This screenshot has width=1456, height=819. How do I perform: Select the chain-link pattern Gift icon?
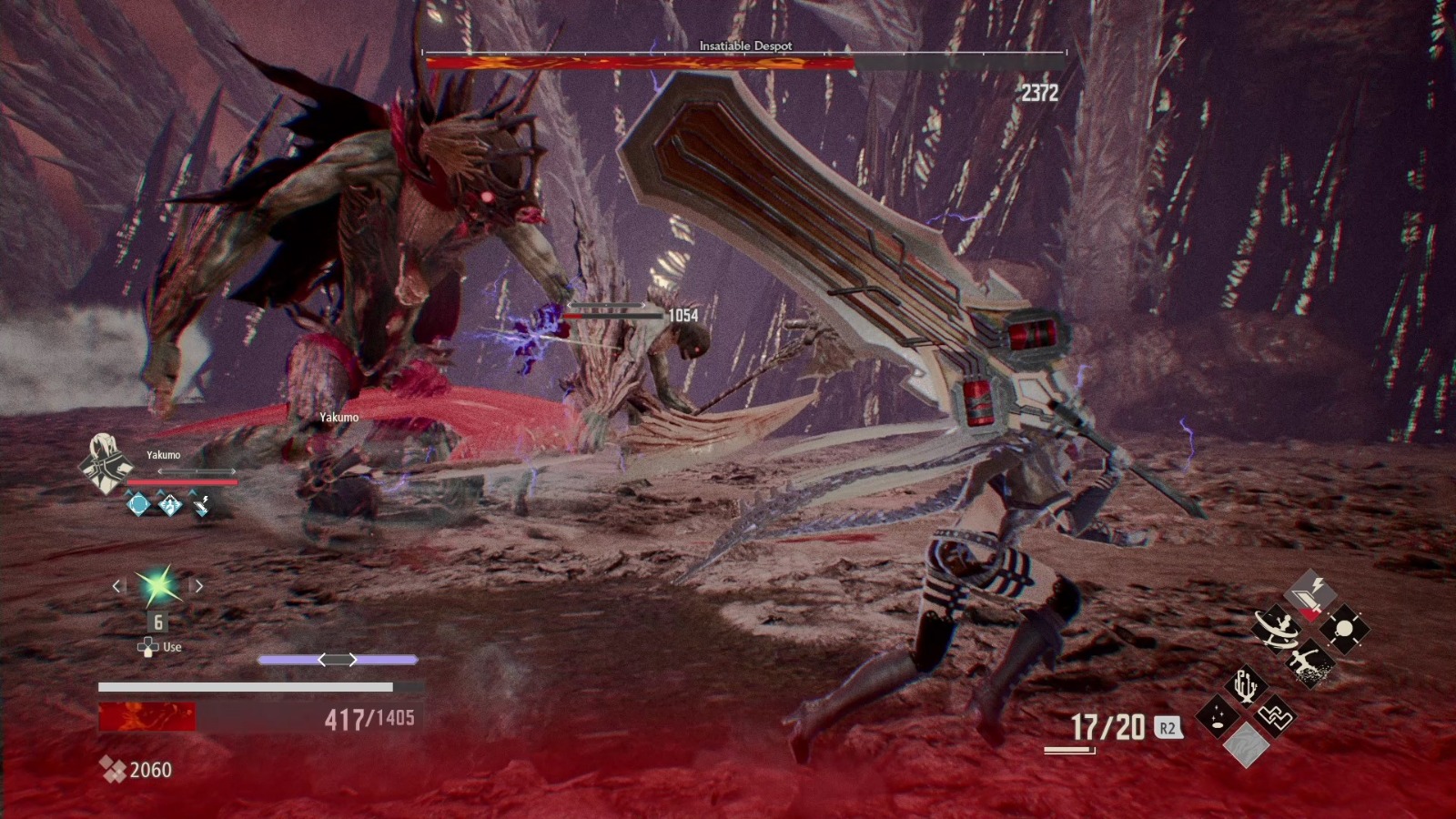click(x=1277, y=715)
